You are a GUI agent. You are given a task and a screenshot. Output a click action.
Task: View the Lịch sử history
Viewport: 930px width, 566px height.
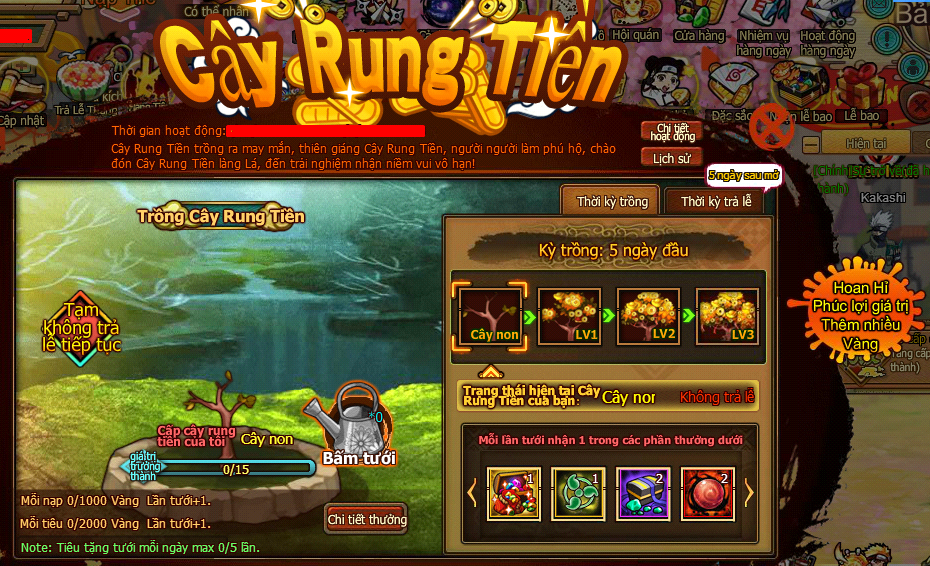671,158
